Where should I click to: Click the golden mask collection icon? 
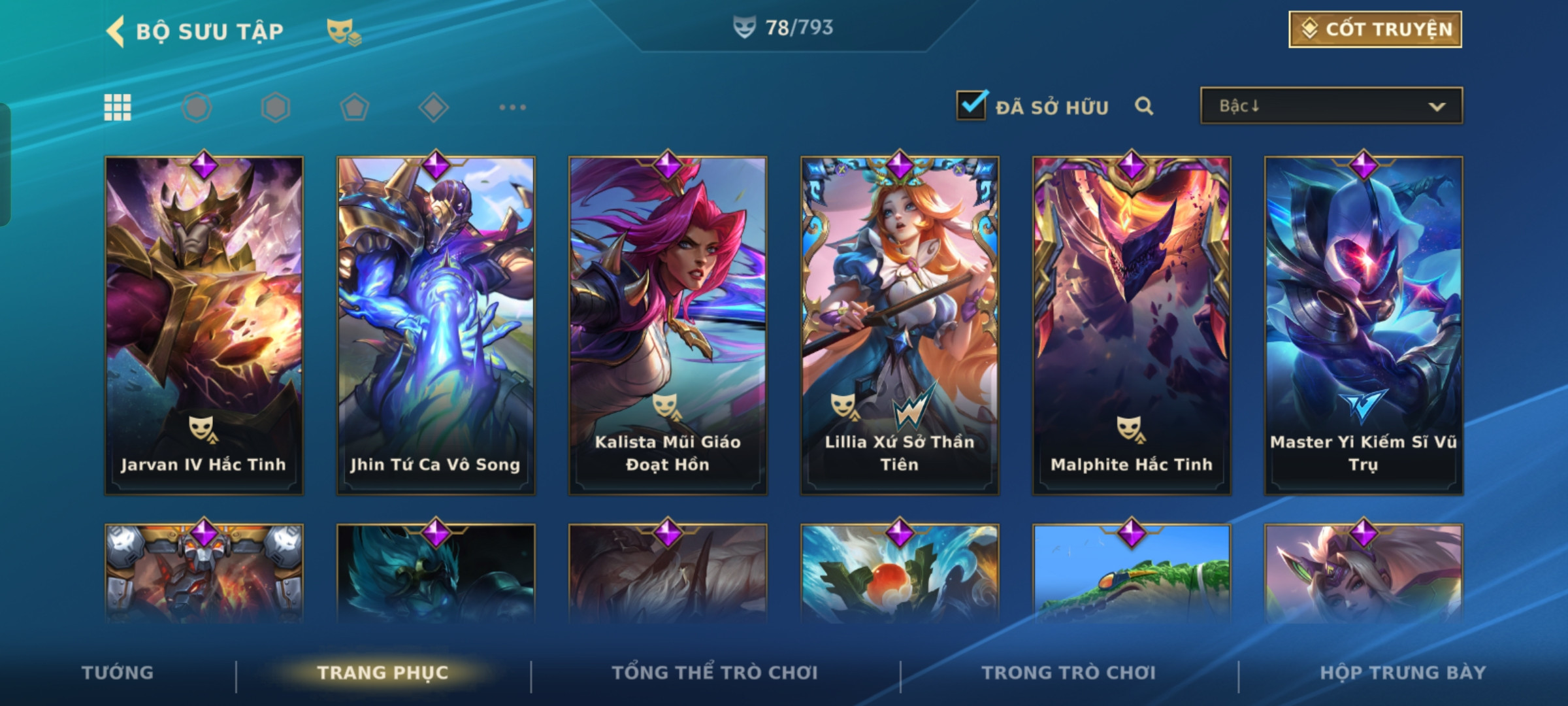pos(343,31)
